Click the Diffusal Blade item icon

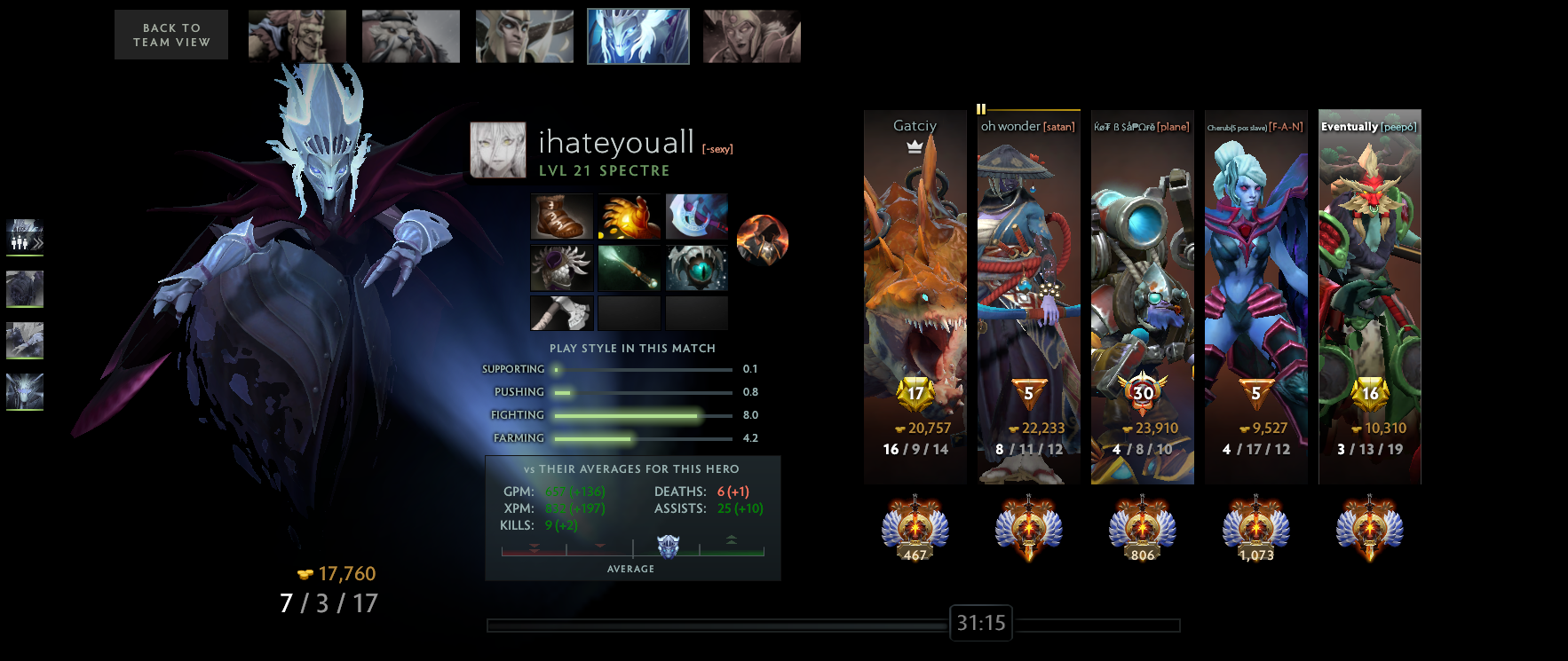[x=696, y=217]
